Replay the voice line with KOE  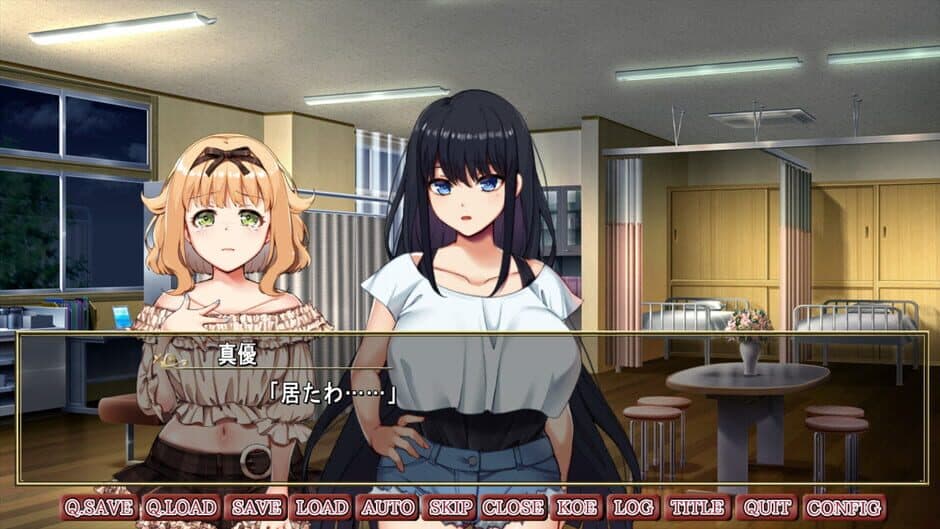point(576,507)
